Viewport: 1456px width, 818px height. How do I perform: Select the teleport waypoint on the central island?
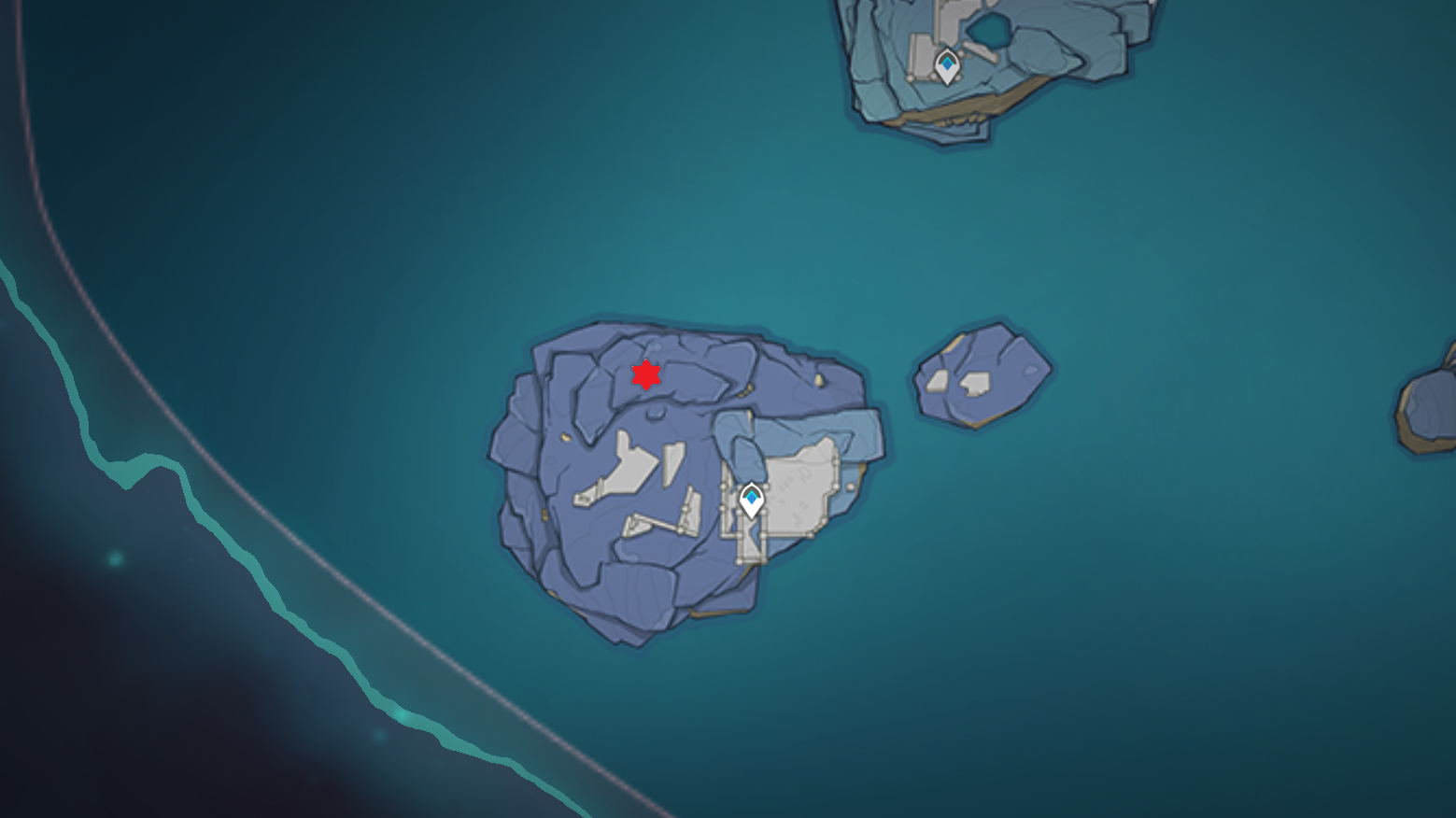753,500
